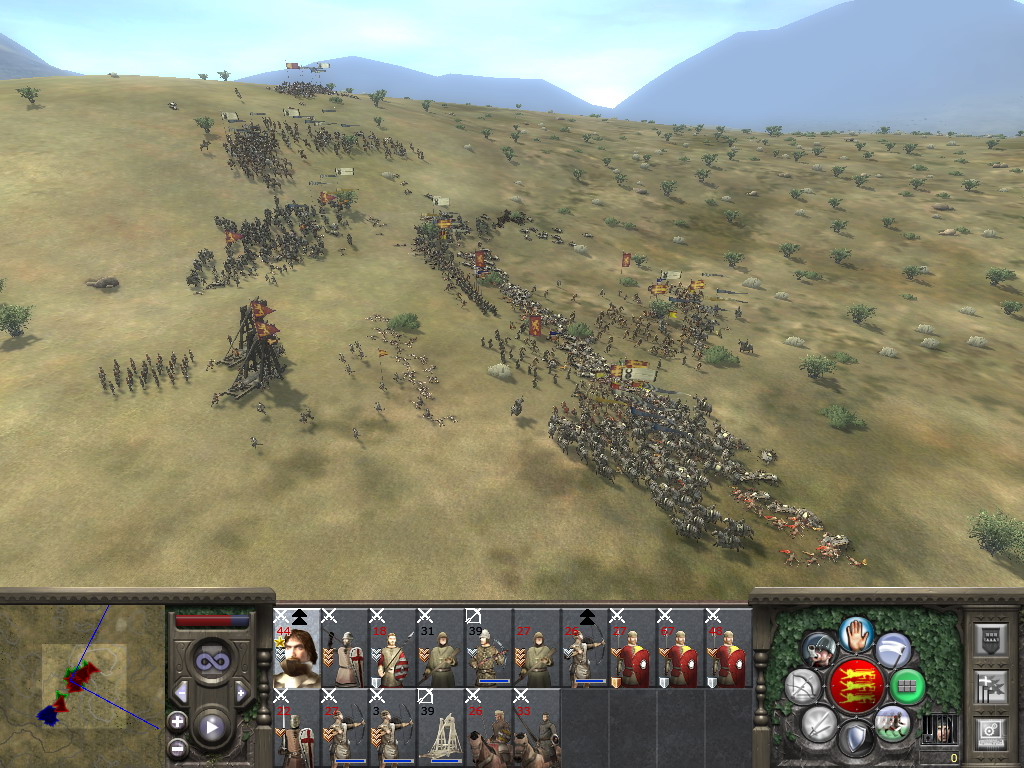Open the crossed banners panel button
Viewport: 1024px width, 768px height.
(990, 687)
